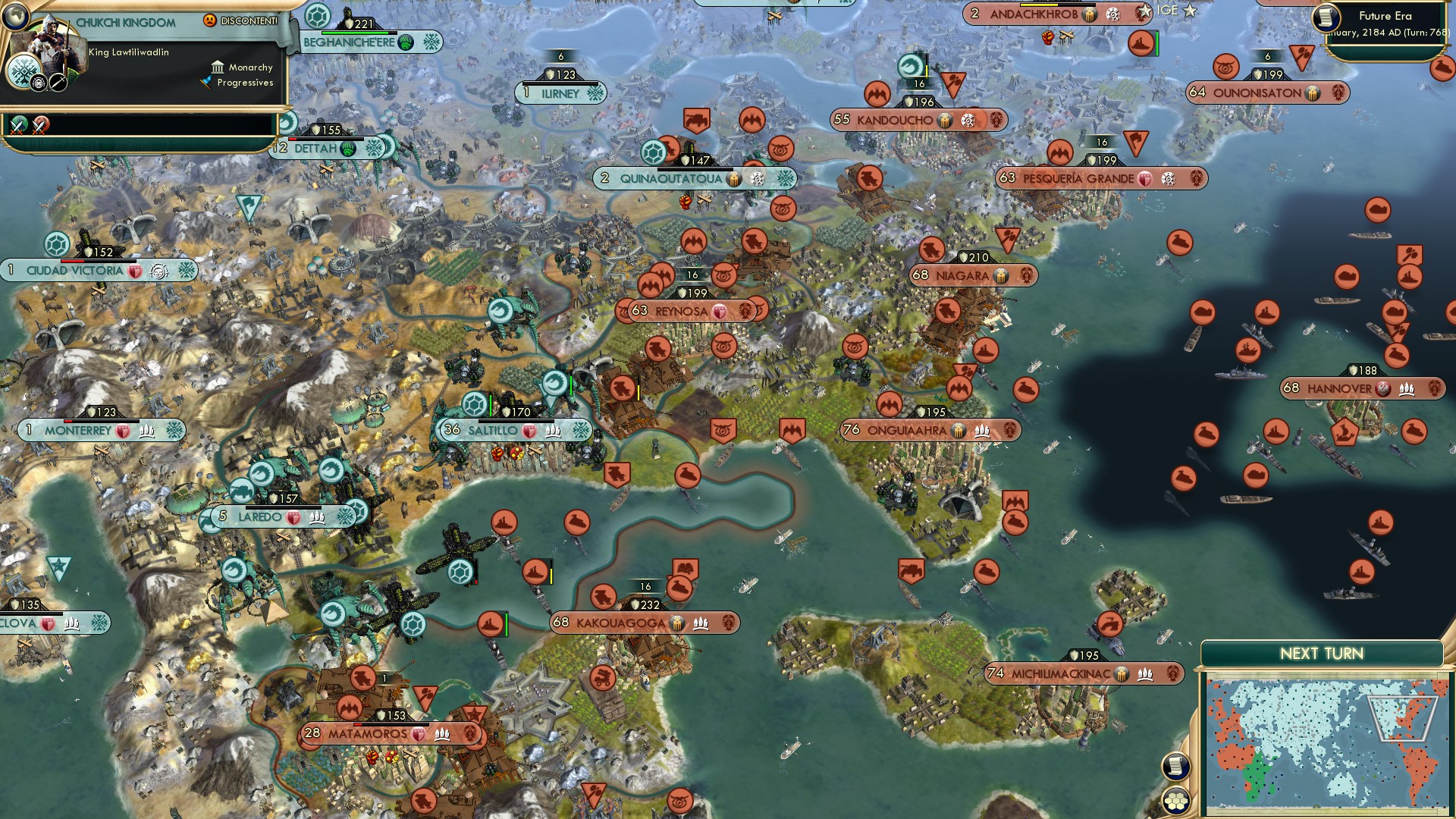Click the Monarchy government icon
The image size is (1456, 819).
point(218,67)
